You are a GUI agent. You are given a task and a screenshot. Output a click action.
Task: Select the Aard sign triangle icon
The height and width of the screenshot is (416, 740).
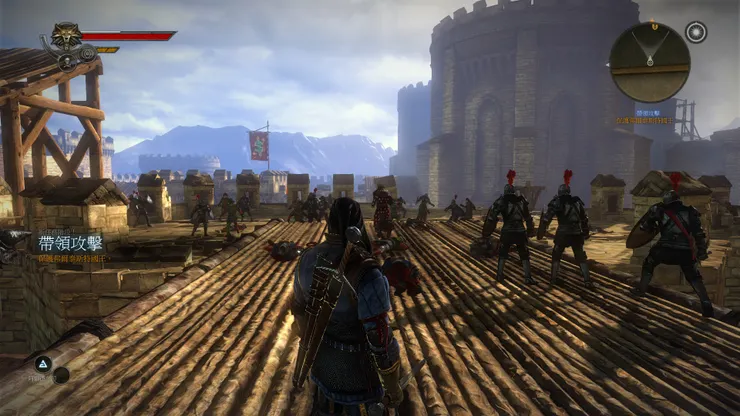click(43, 365)
